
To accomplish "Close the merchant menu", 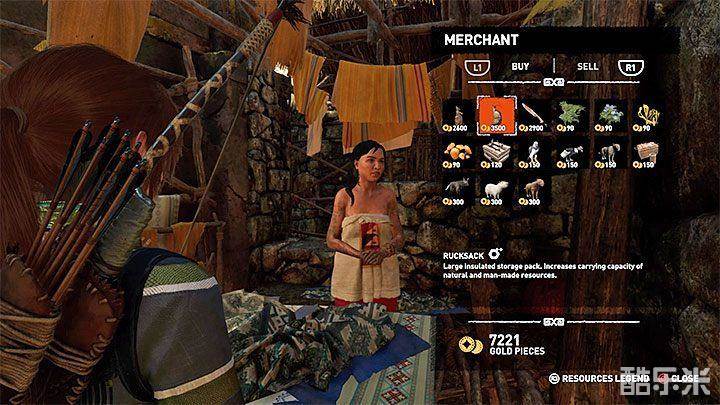I will [x=683, y=379].
